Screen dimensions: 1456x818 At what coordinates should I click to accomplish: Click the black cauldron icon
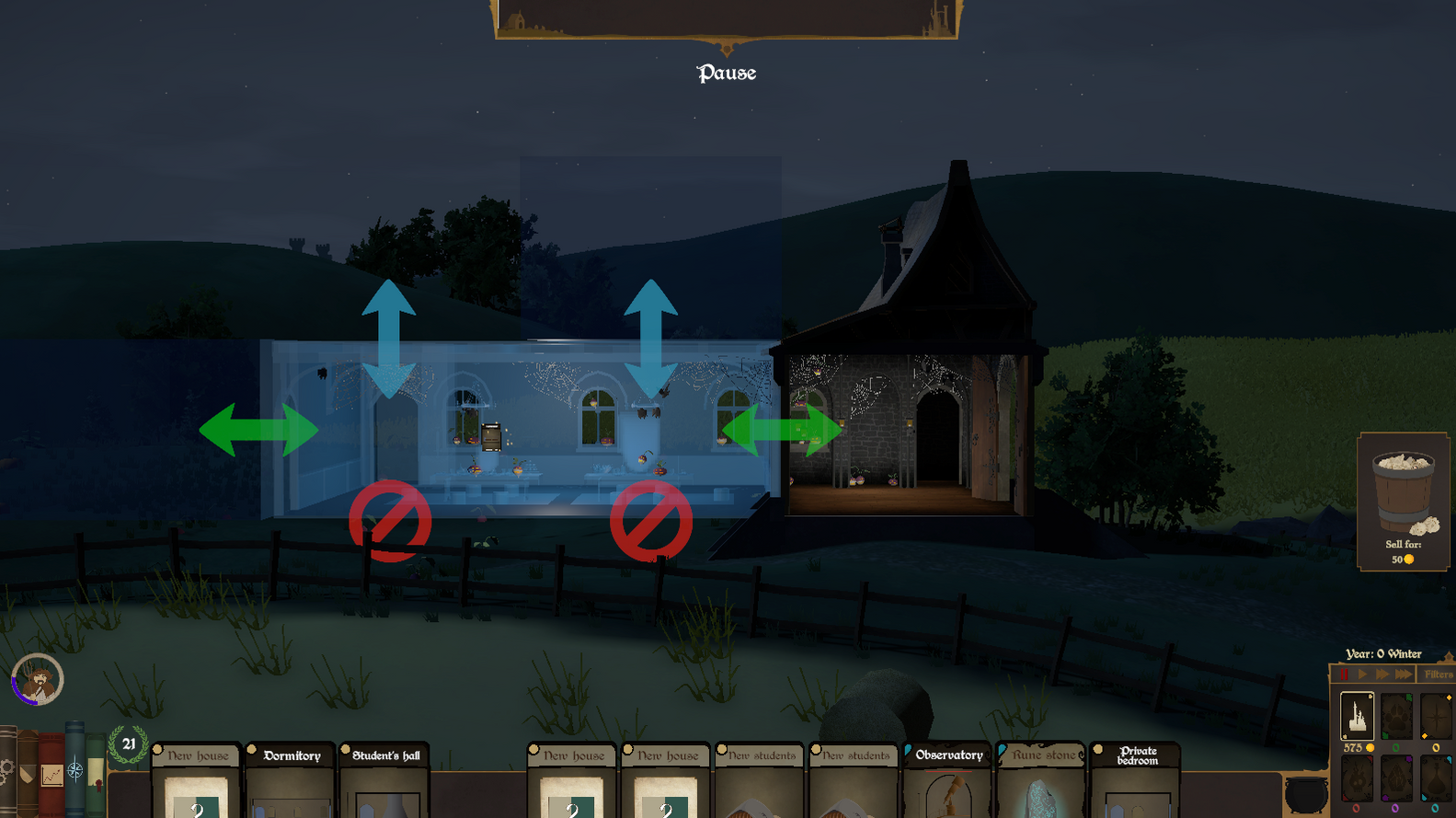pyautogui.click(x=1305, y=793)
